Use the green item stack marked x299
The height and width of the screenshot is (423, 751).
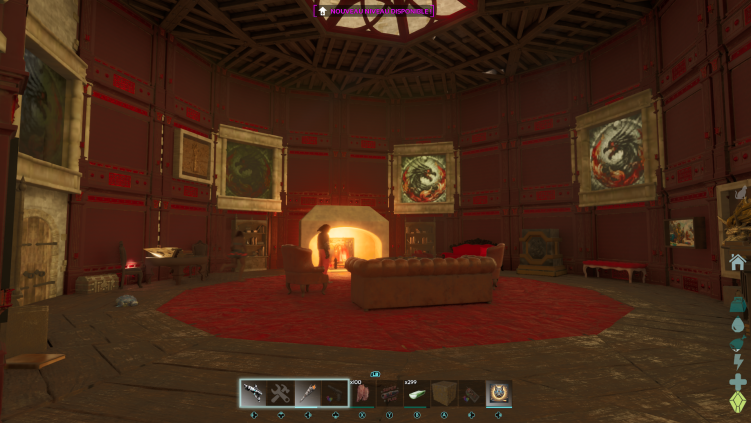[x=416, y=393]
